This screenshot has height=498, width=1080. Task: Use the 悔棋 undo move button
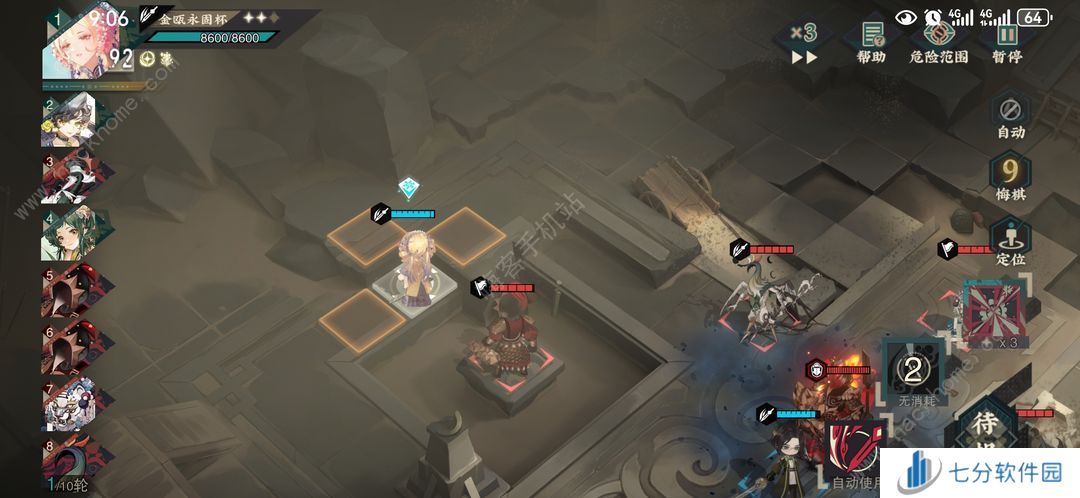(1010, 178)
